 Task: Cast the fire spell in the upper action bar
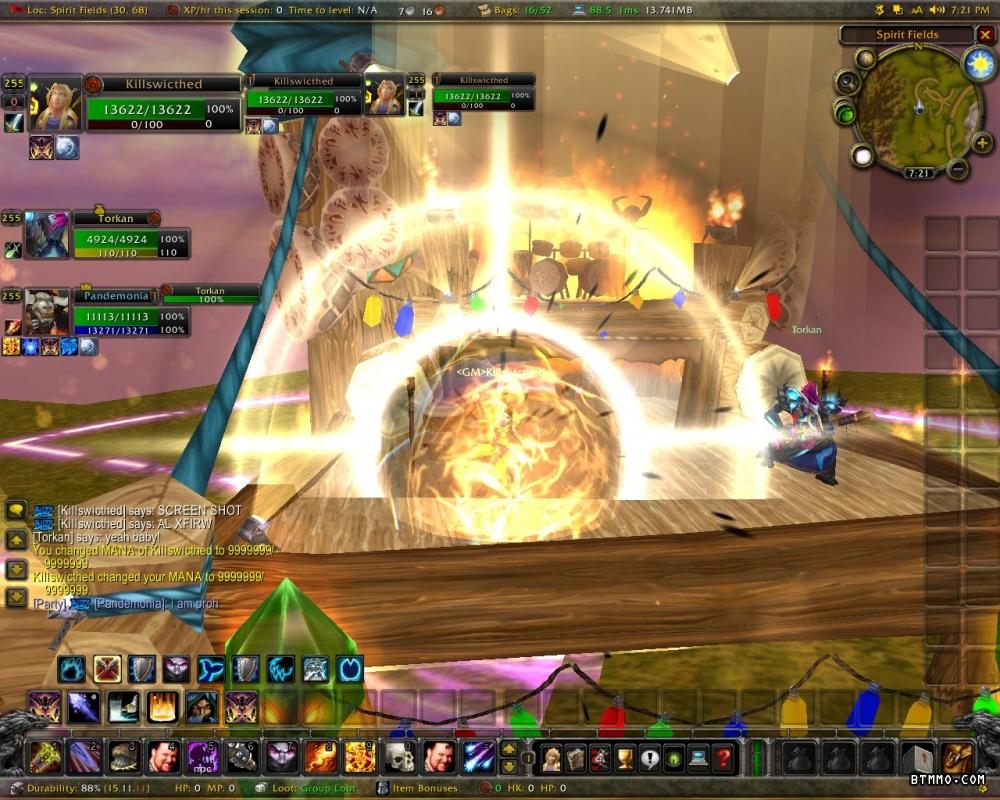[x=162, y=708]
